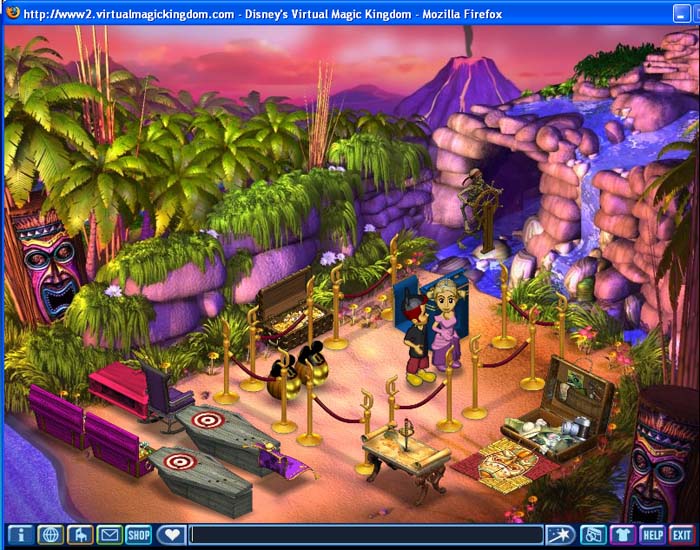700x550 pixels.
Task: Open the mail envelope icon
Action: pos(109,535)
